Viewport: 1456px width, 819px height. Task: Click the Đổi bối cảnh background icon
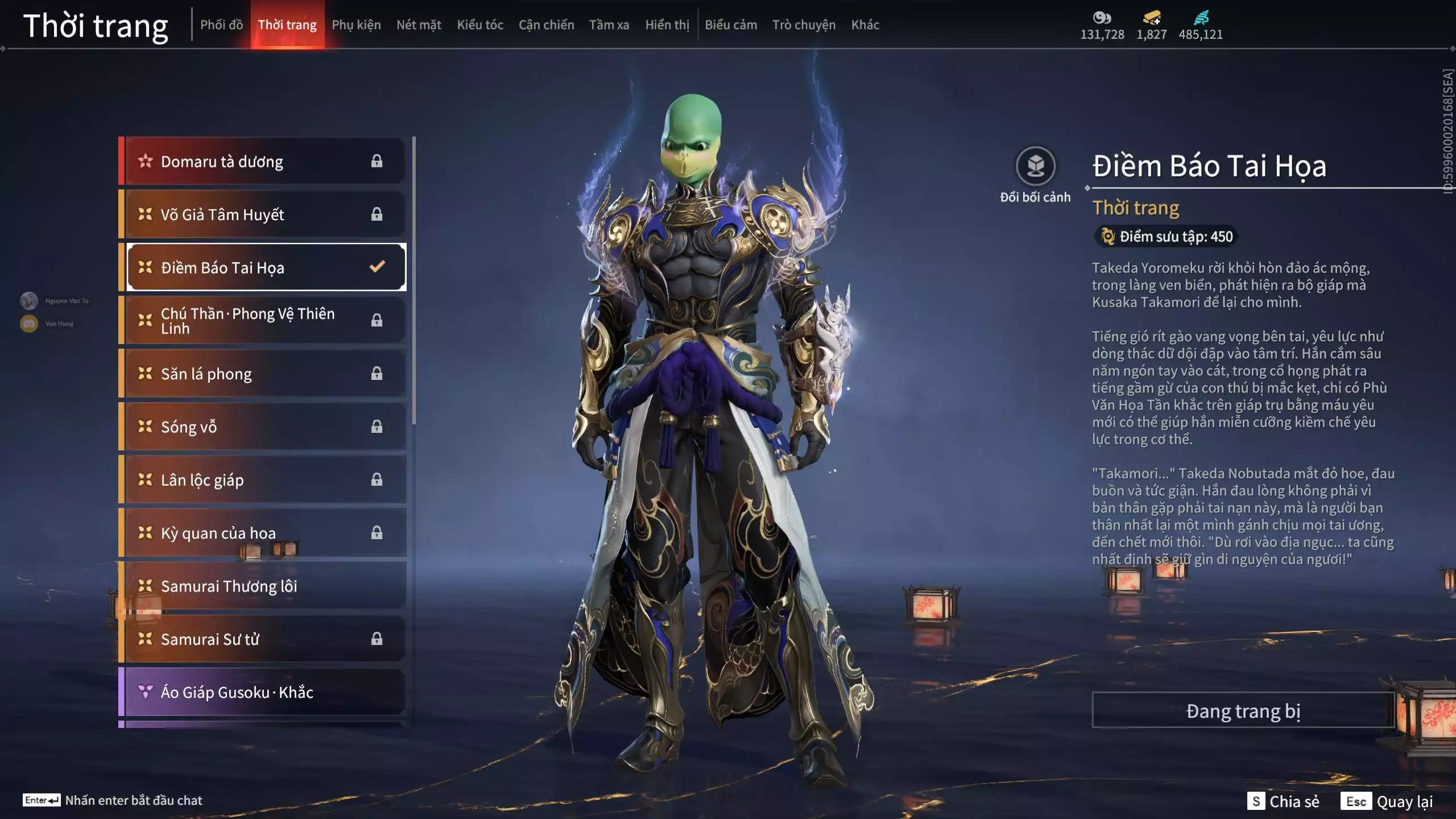click(x=1035, y=167)
